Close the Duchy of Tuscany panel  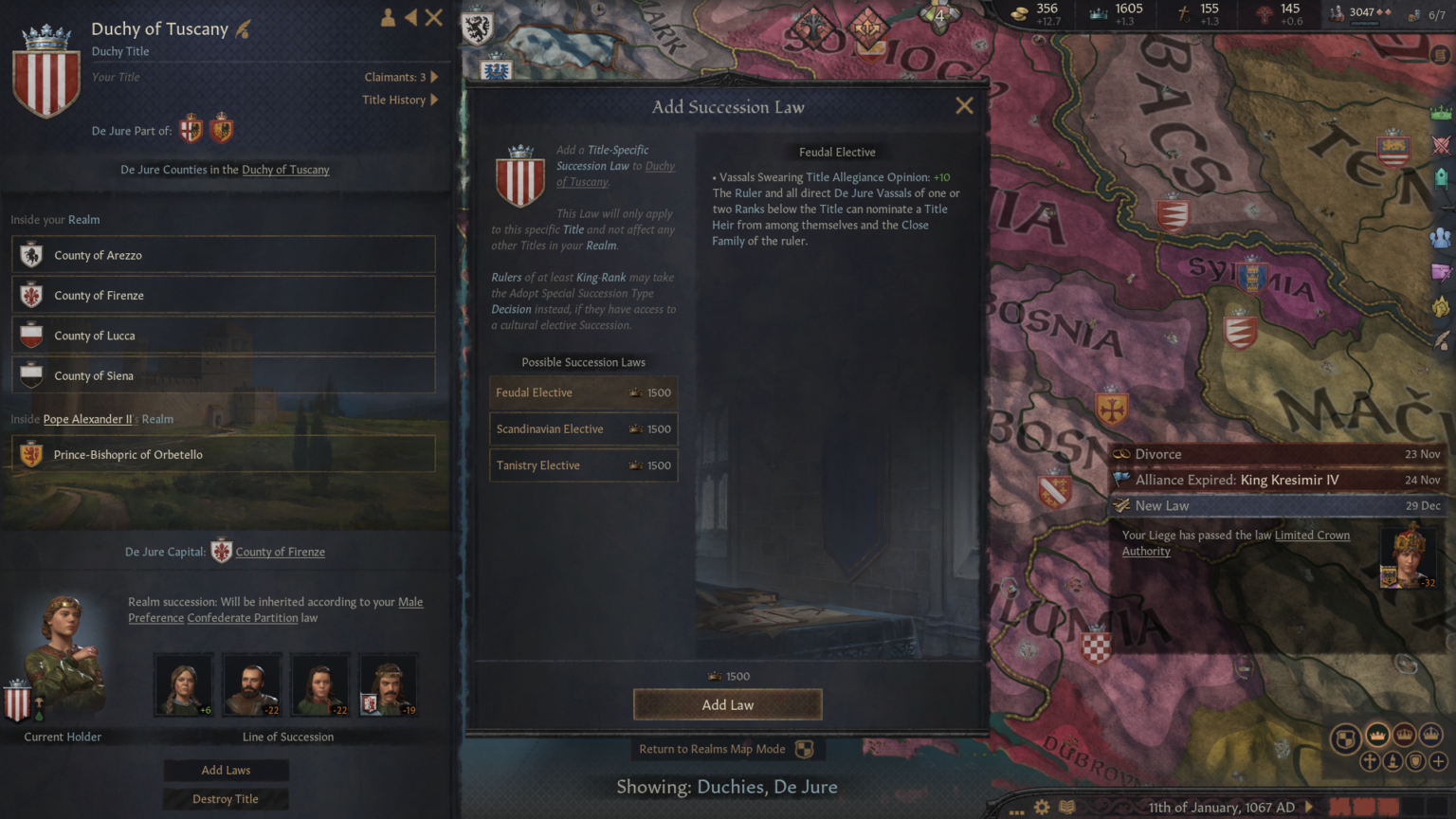434,17
